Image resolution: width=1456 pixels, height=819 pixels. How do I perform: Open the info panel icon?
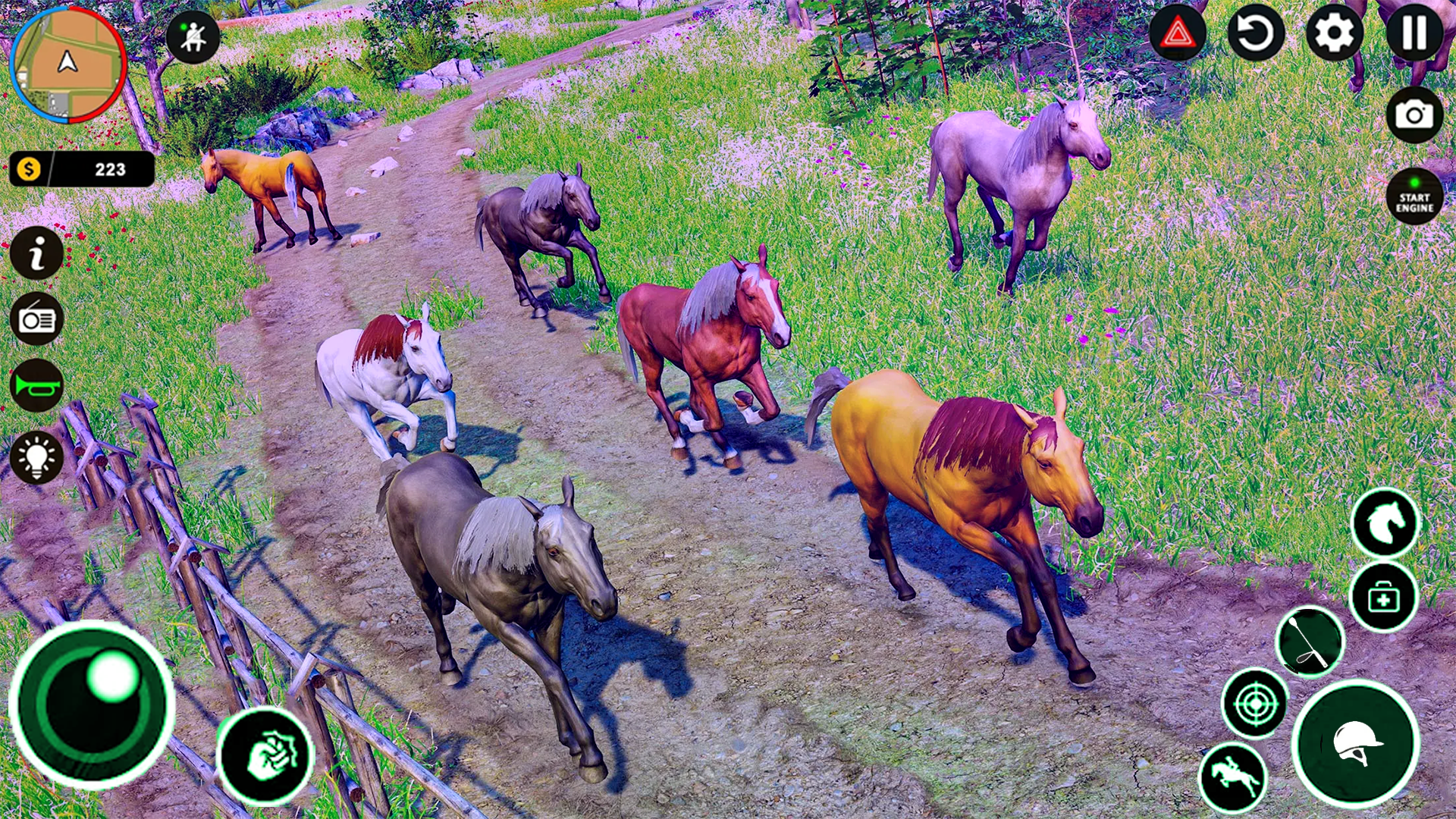tap(36, 253)
